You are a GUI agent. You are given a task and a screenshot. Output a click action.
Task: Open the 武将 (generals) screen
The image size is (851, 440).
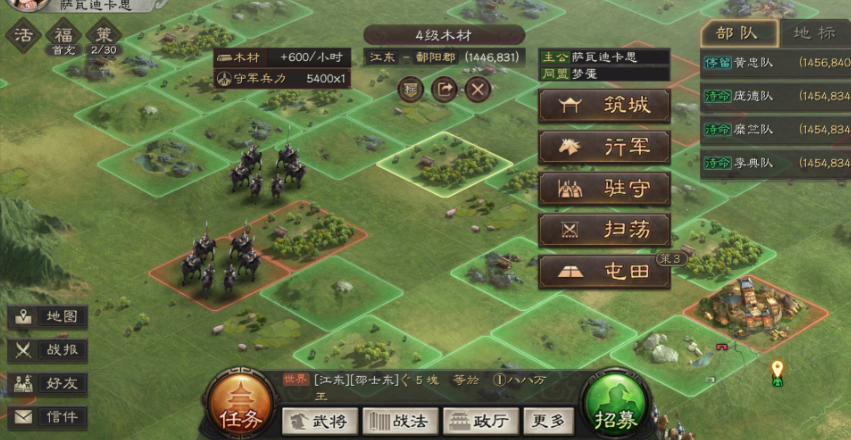(x=319, y=421)
